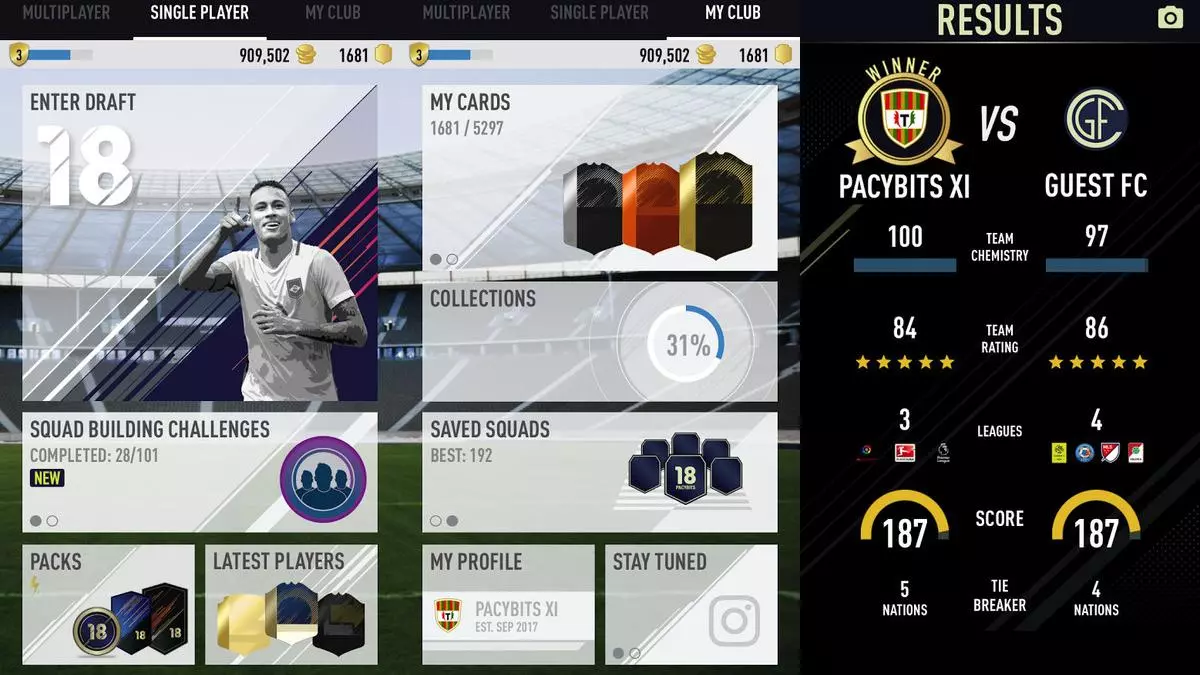Tap the camera screenshot icon beside Results
The image size is (1200, 675).
1169,18
